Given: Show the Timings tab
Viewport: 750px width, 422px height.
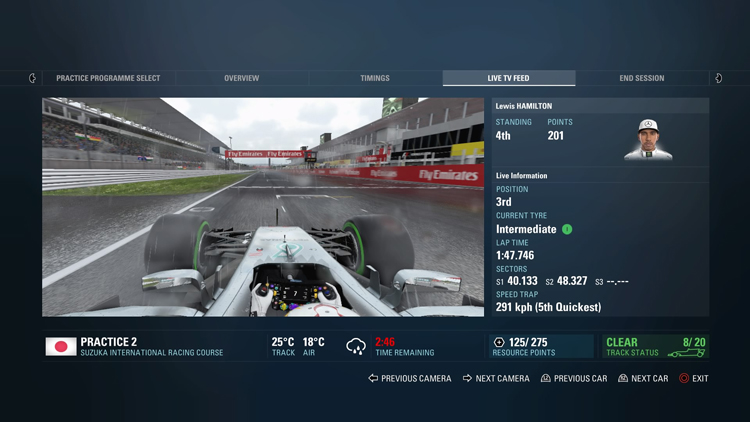Looking at the screenshot, I should pos(375,78).
